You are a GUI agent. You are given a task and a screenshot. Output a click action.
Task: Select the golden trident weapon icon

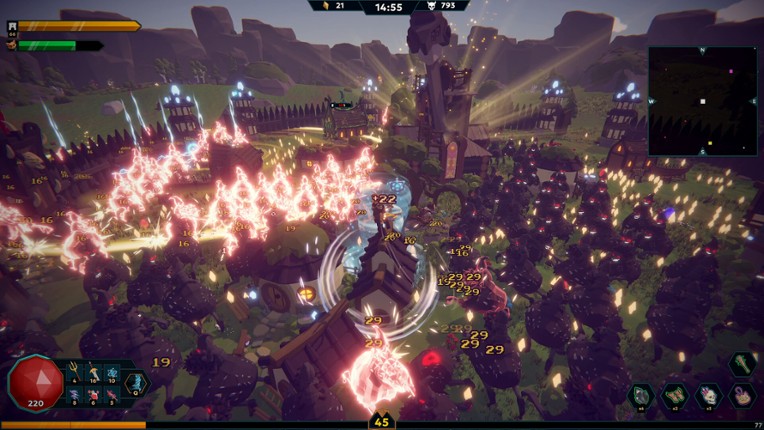click(75, 371)
